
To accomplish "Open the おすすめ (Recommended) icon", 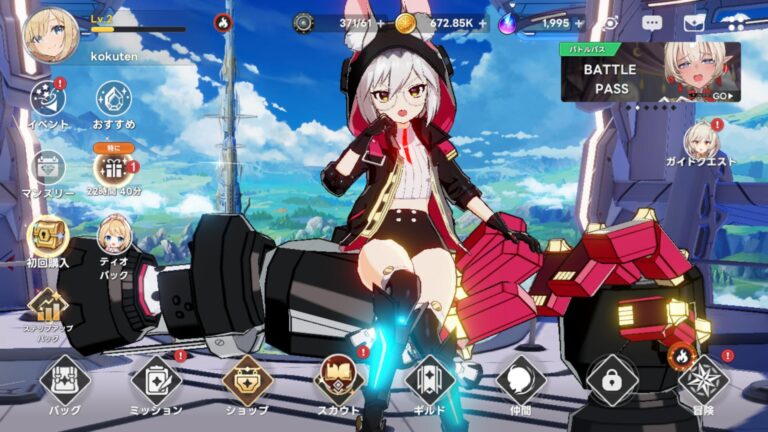I will (114, 100).
